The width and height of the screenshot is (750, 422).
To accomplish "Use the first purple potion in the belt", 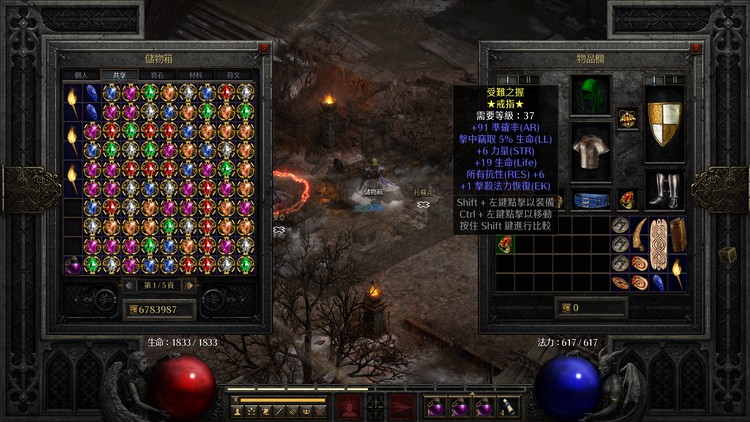I will pos(436,407).
